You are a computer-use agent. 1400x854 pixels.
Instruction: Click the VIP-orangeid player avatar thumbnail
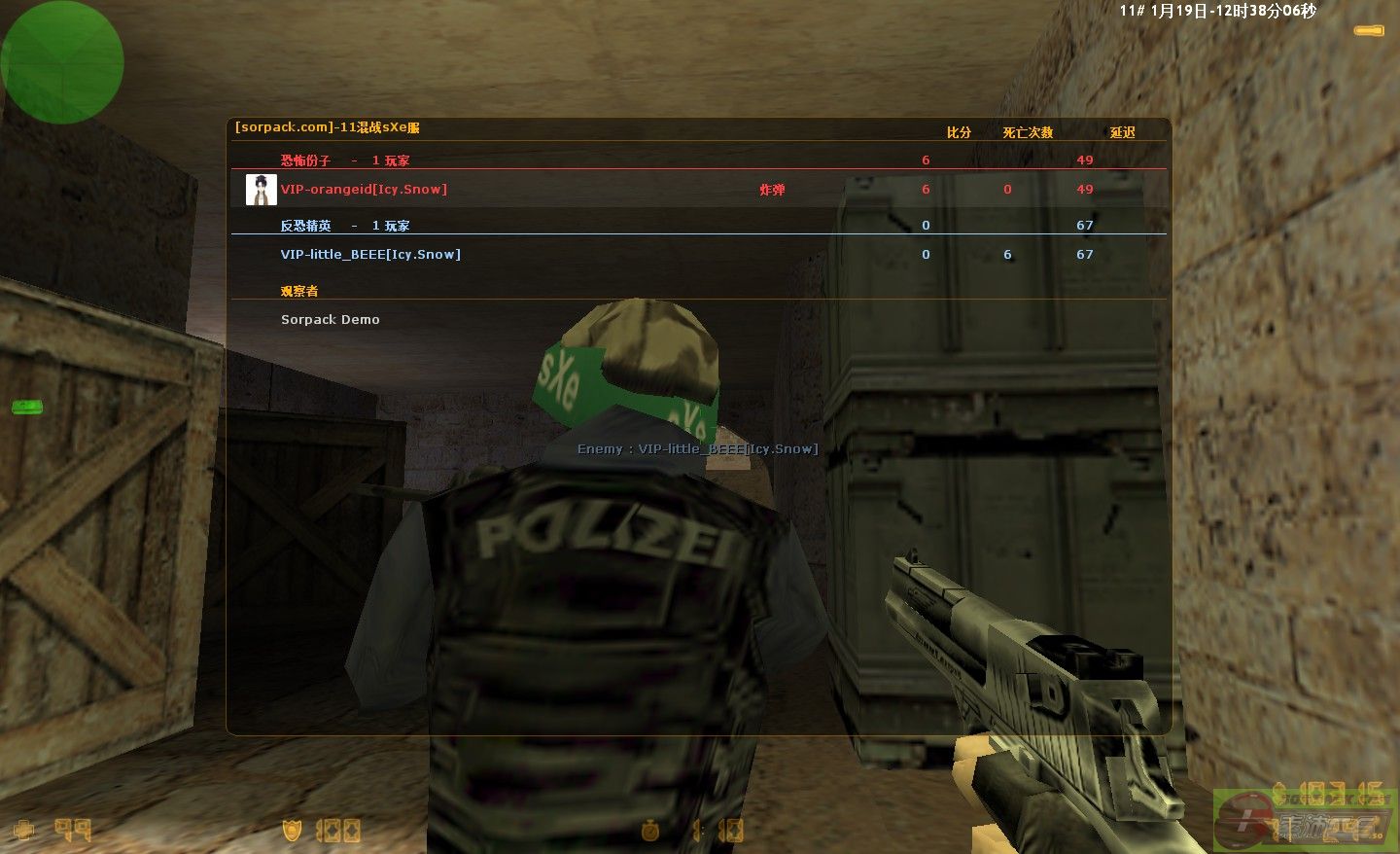(x=261, y=190)
